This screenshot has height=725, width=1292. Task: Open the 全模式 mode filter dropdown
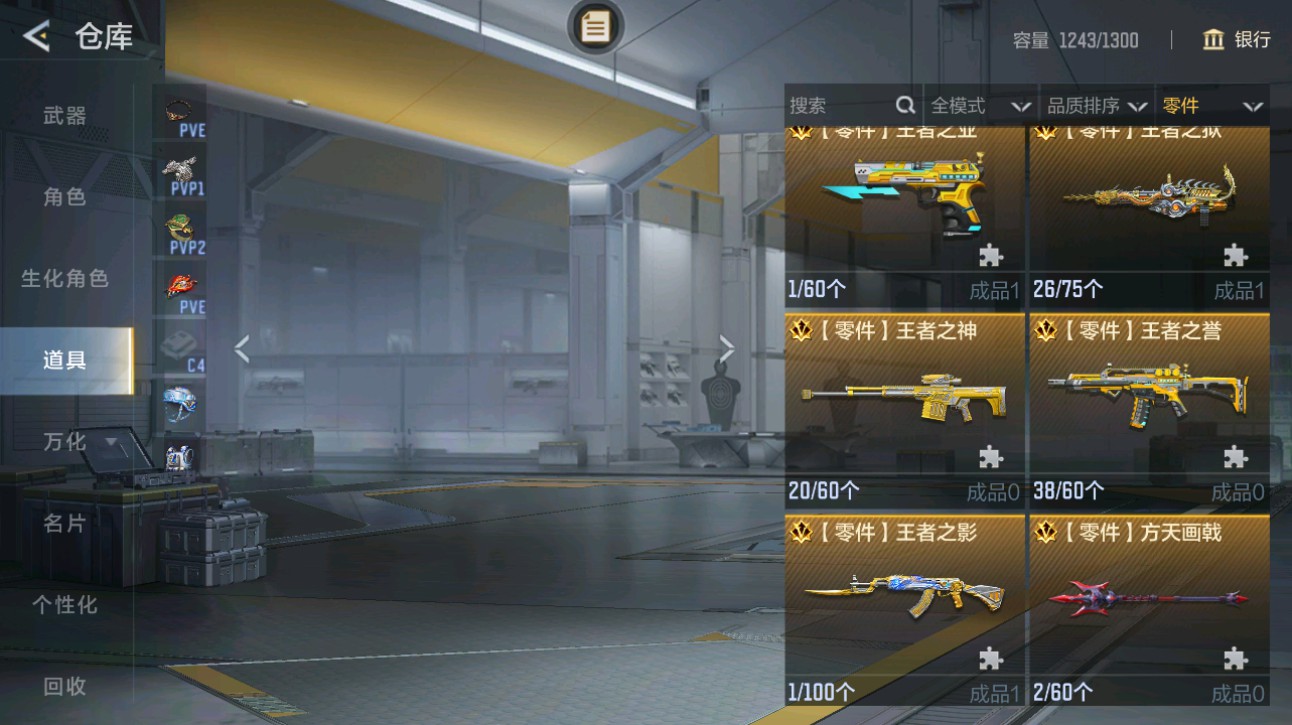point(977,106)
